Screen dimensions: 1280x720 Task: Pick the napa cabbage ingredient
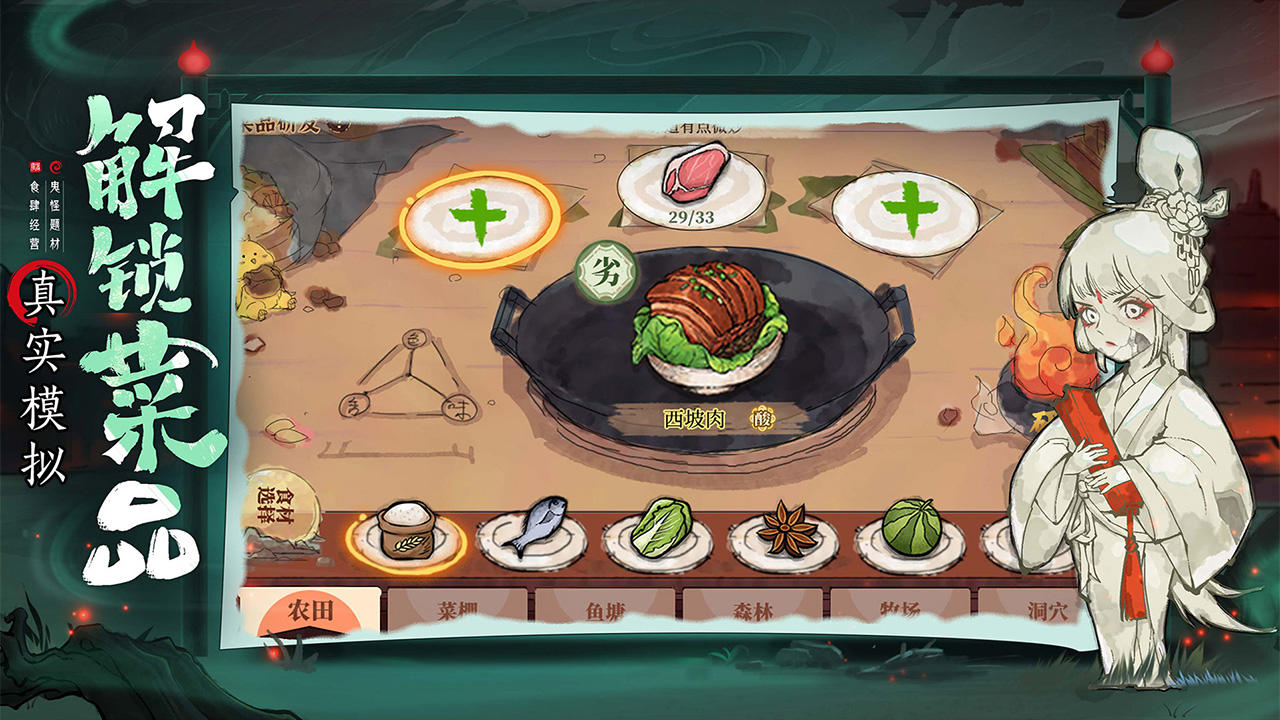(657, 536)
